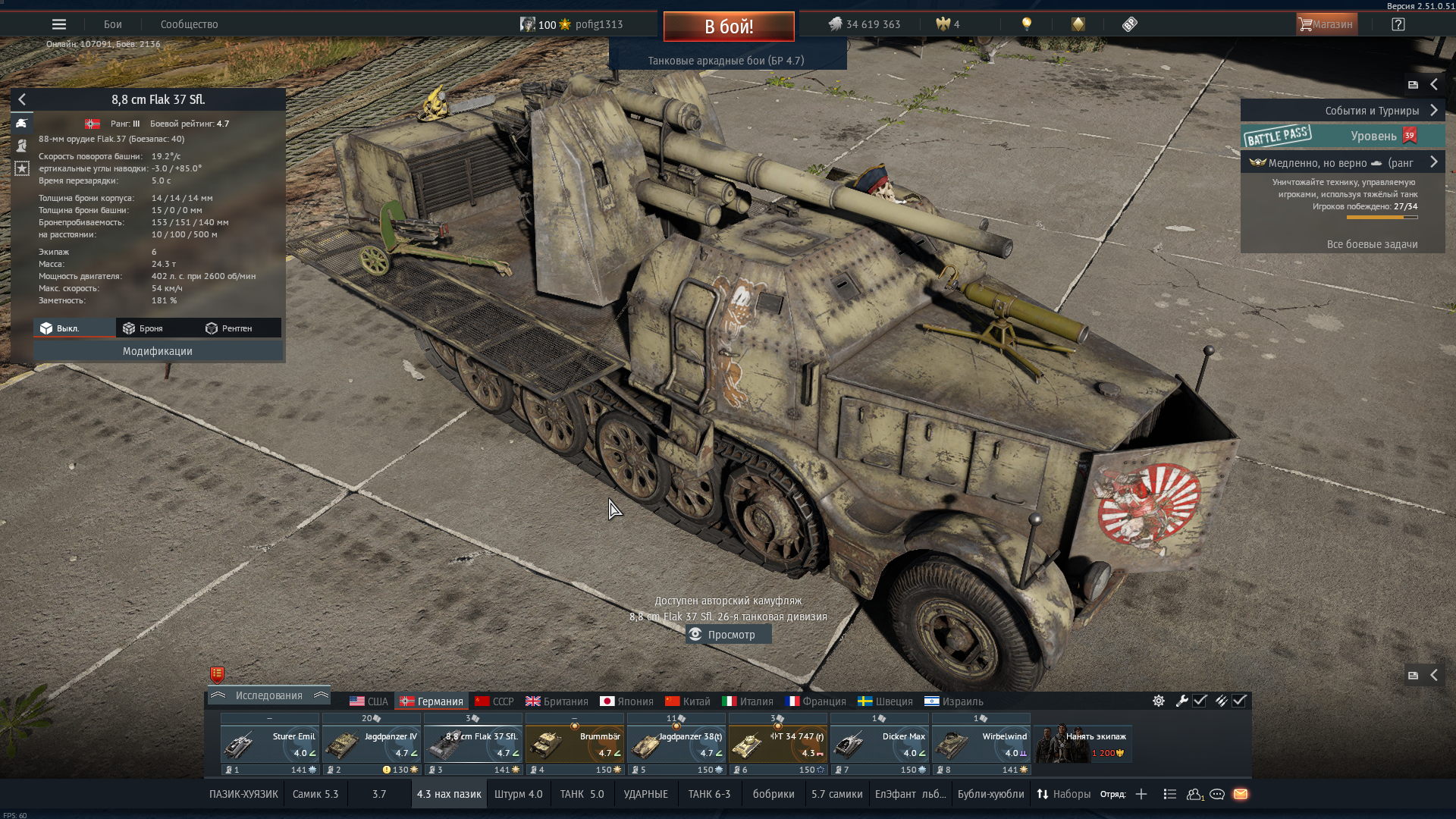
Task: Switch to the Броня armor view
Action: click(x=143, y=328)
